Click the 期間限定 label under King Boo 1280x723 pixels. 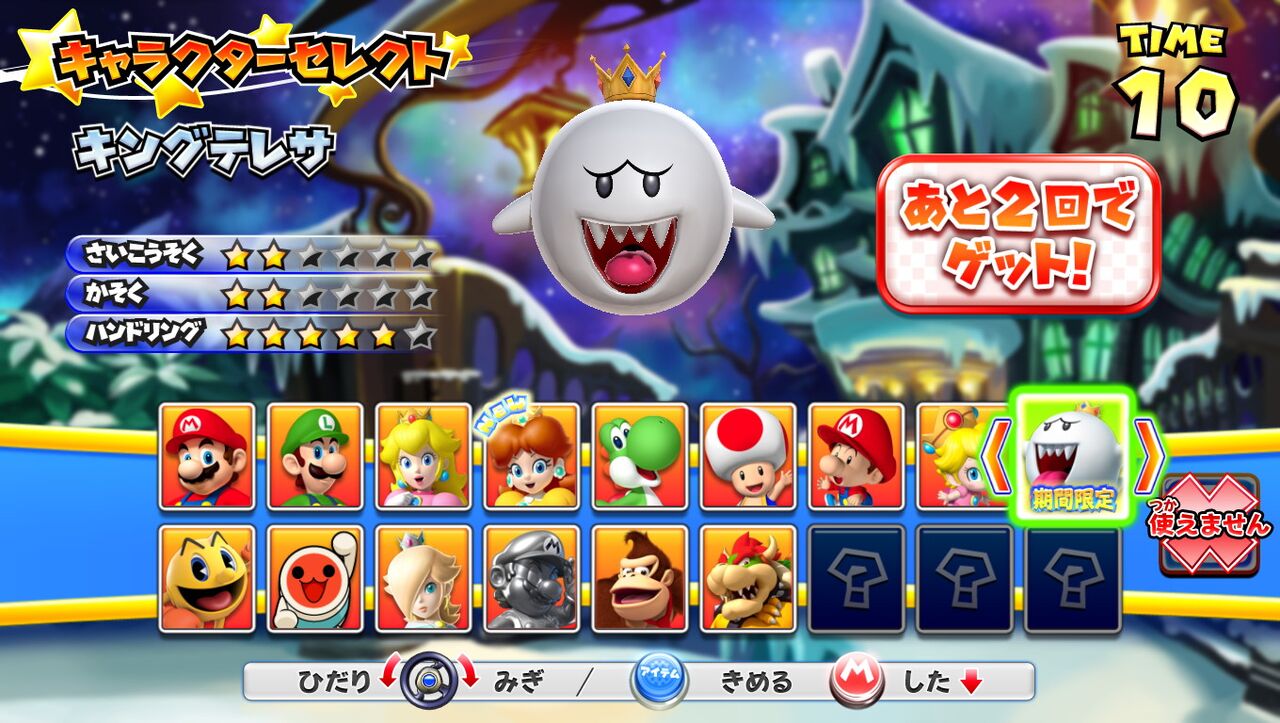[x=1072, y=498]
